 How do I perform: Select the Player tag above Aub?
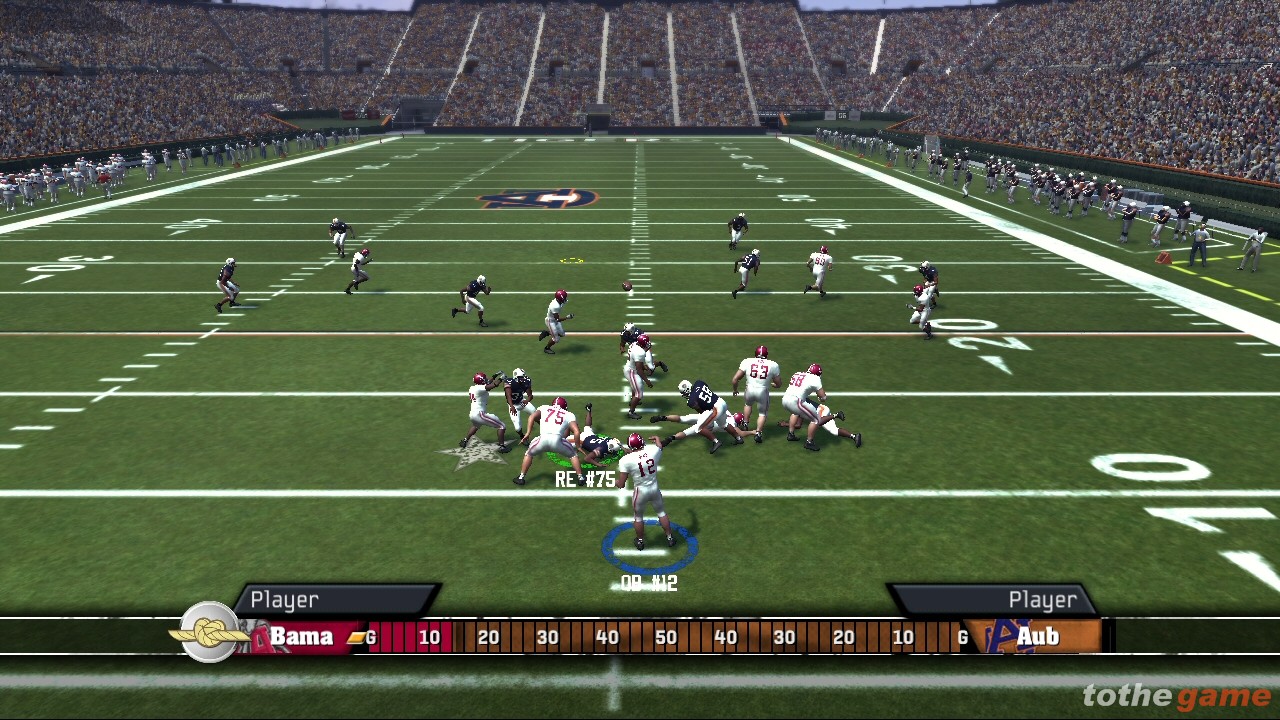click(1042, 600)
